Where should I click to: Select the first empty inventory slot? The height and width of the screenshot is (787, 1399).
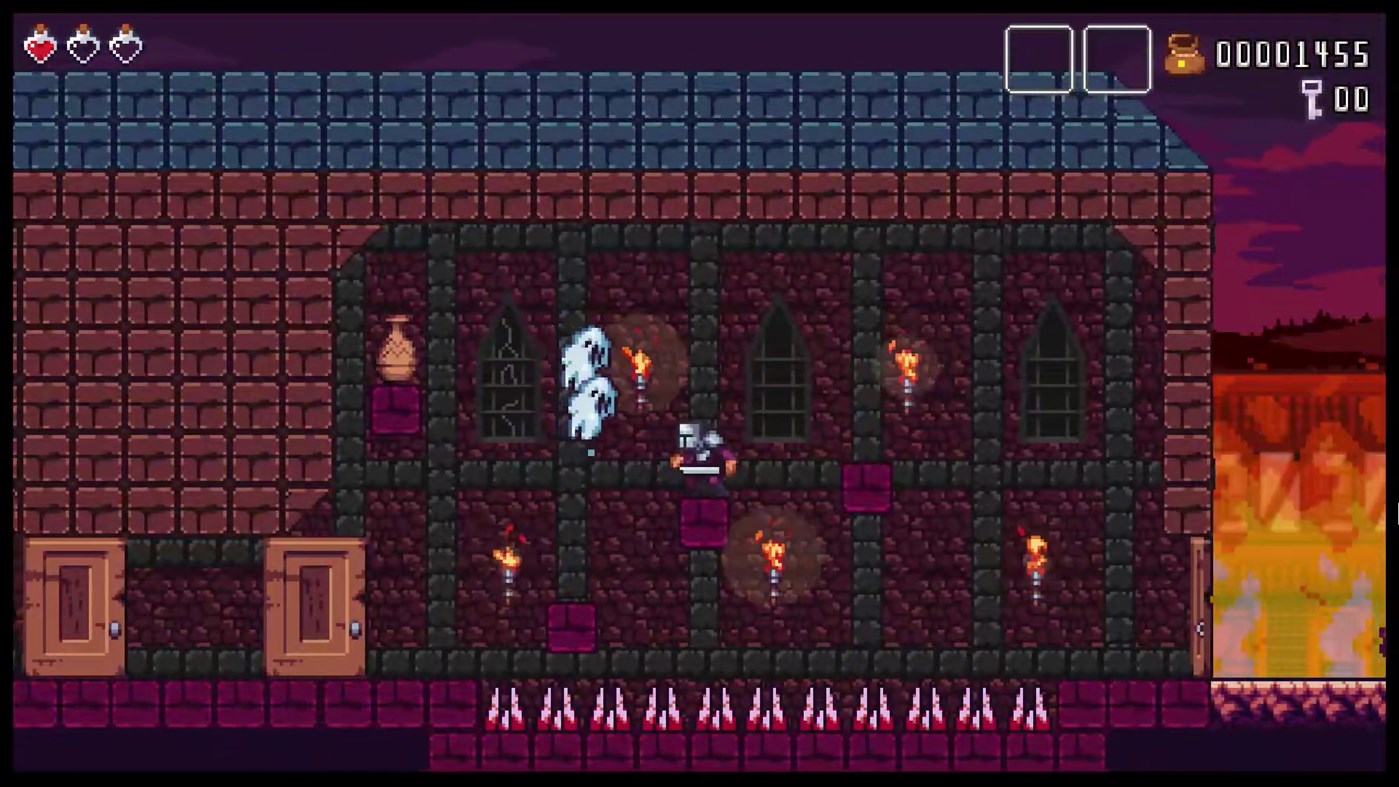point(1039,58)
